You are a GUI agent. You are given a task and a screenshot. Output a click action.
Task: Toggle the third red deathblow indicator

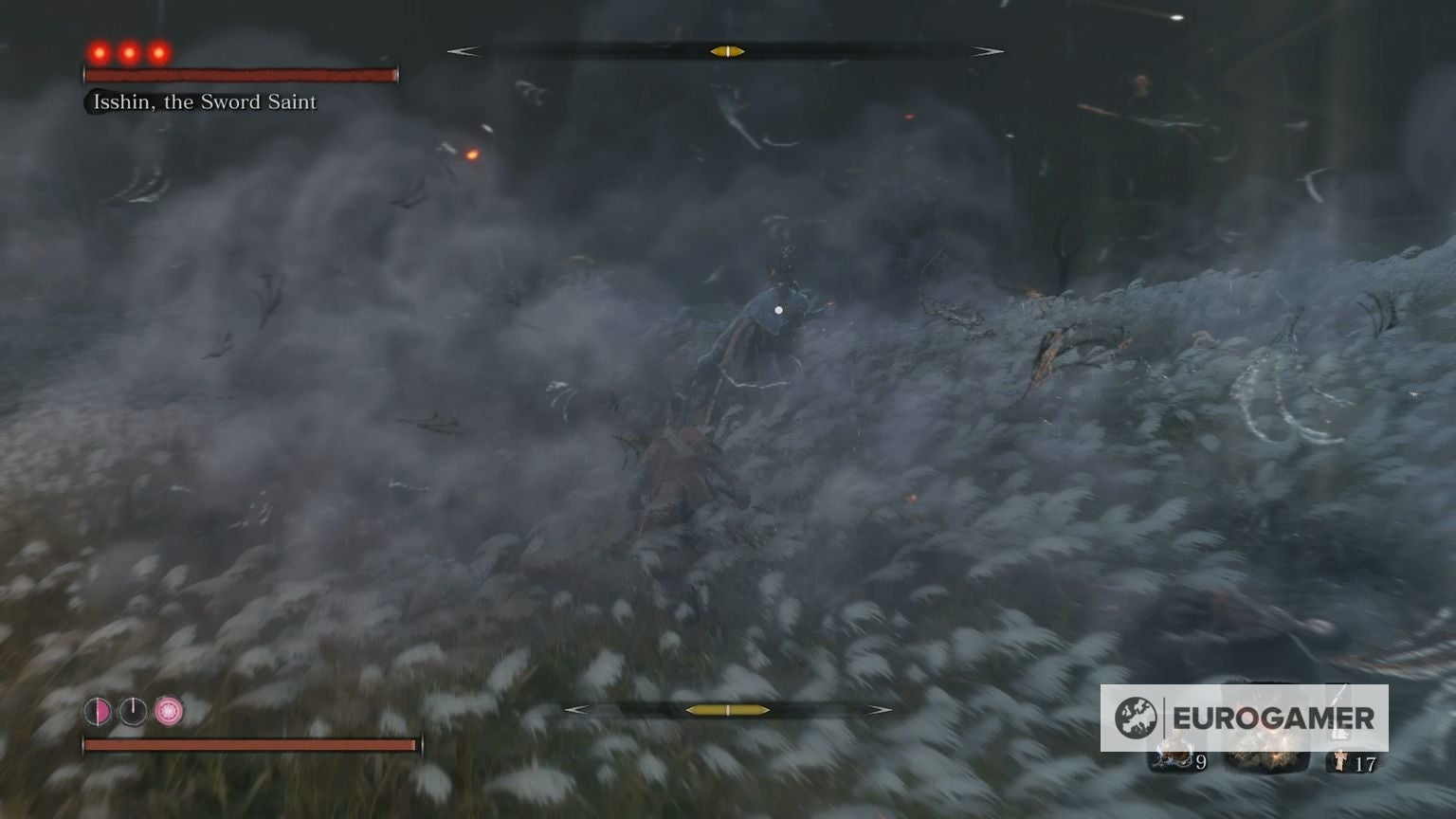click(x=158, y=53)
